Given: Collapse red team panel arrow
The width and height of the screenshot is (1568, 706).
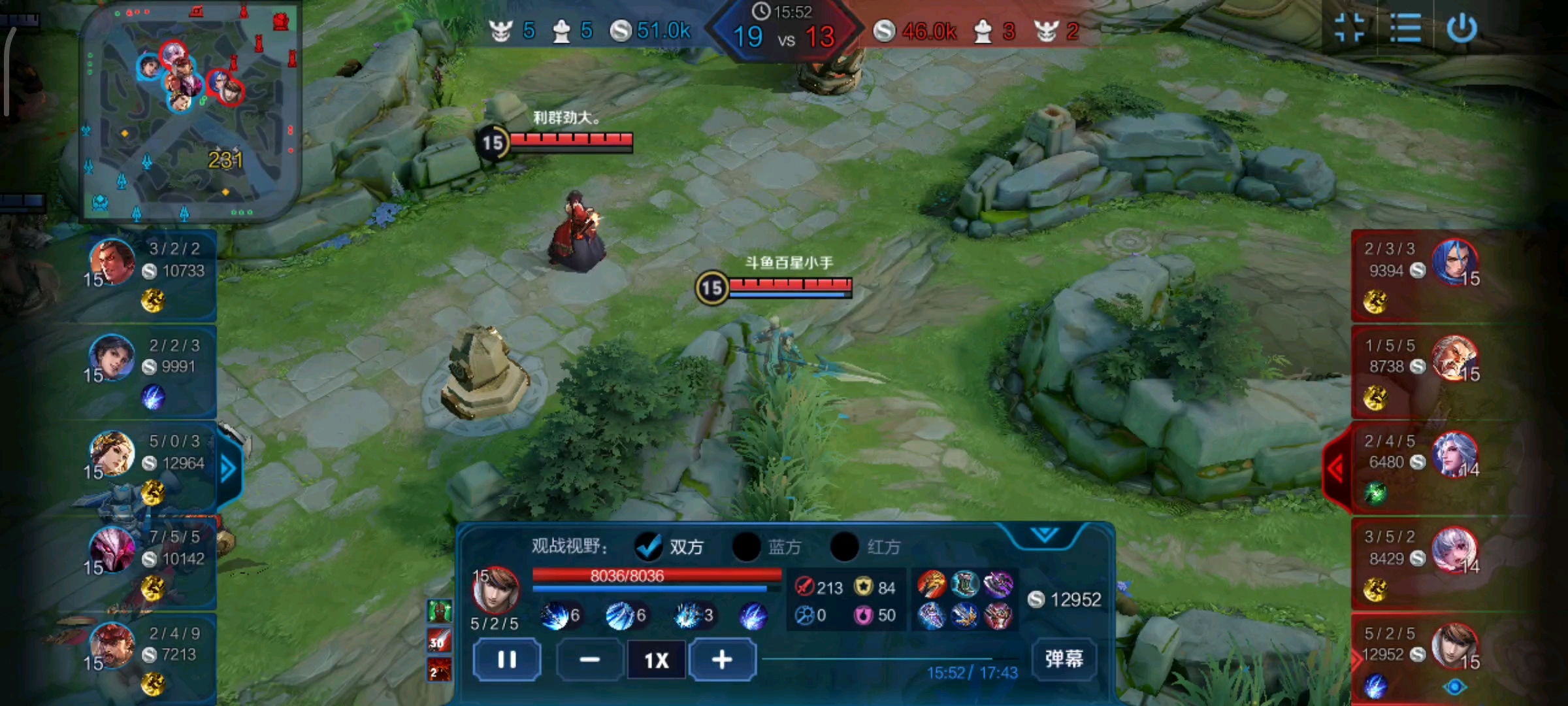Looking at the screenshot, I should coord(1336,469).
